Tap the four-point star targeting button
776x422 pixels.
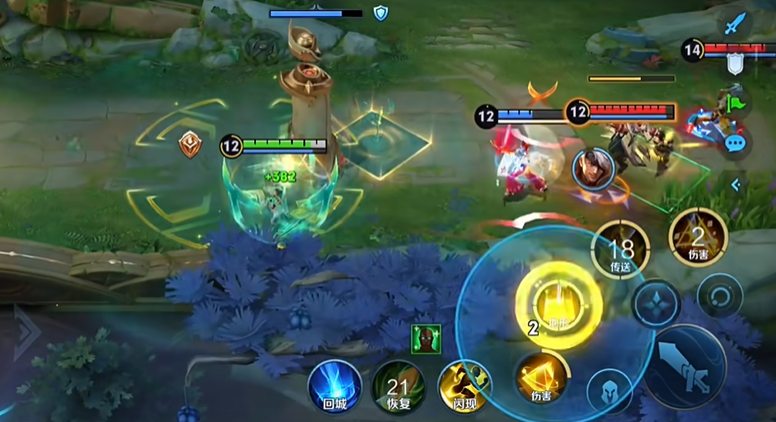pyautogui.click(x=656, y=303)
